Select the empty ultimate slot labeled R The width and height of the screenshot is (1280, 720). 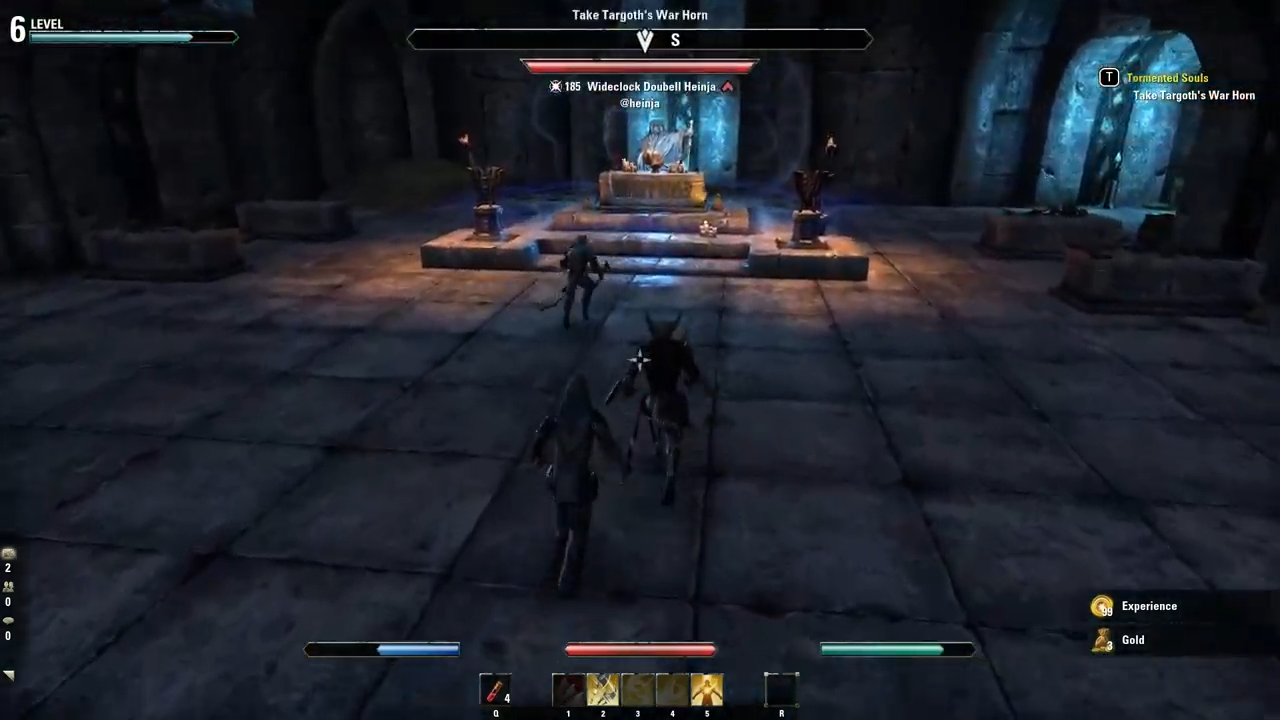(x=781, y=690)
